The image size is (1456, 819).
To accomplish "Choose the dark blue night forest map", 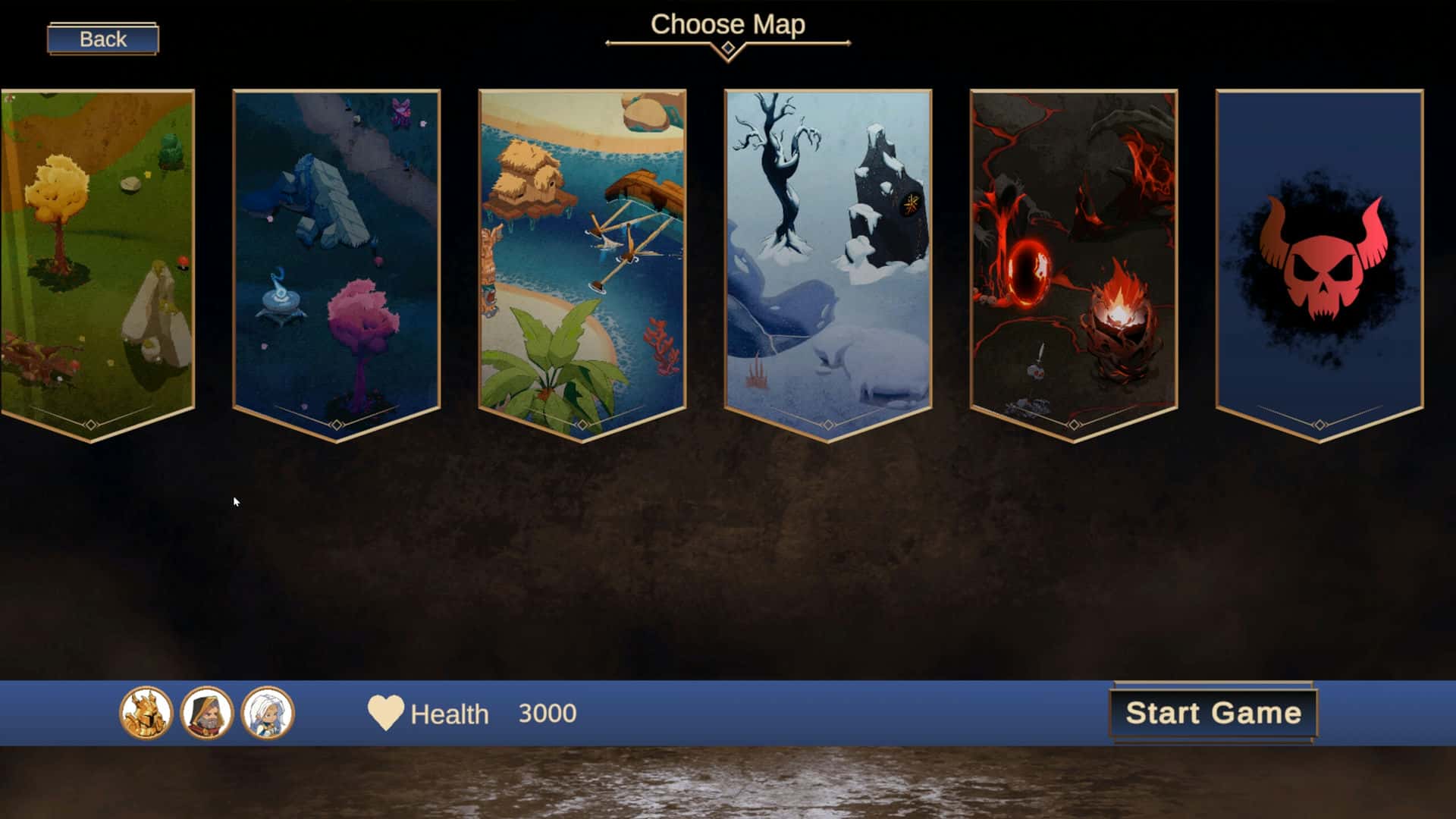I will [336, 258].
